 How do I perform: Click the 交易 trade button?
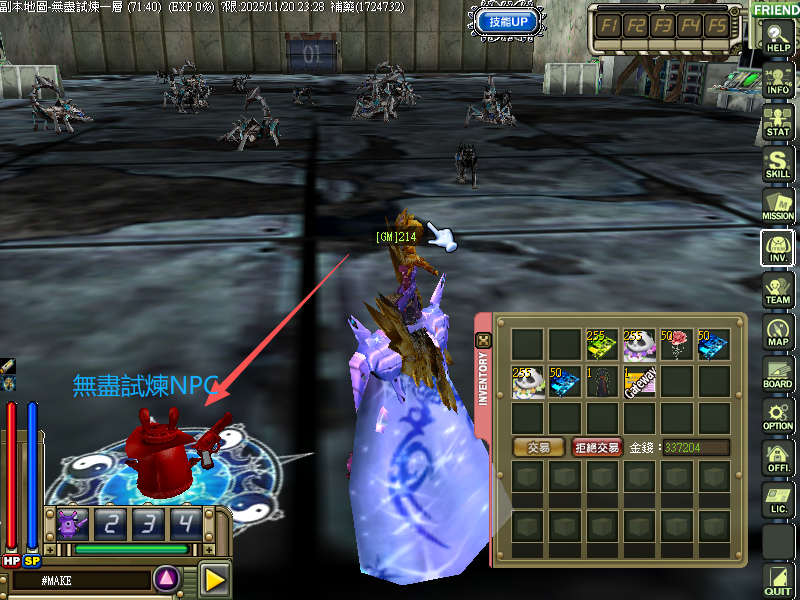pyautogui.click(x=538, y=447)
